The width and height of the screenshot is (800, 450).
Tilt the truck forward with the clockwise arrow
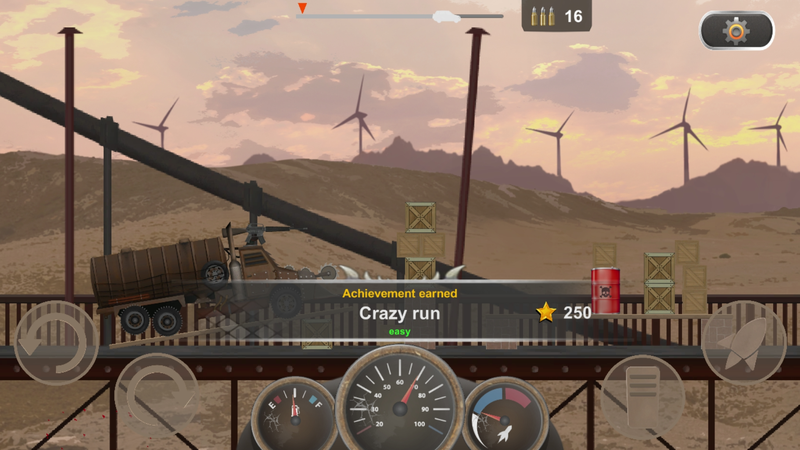[x=156, y=395]
